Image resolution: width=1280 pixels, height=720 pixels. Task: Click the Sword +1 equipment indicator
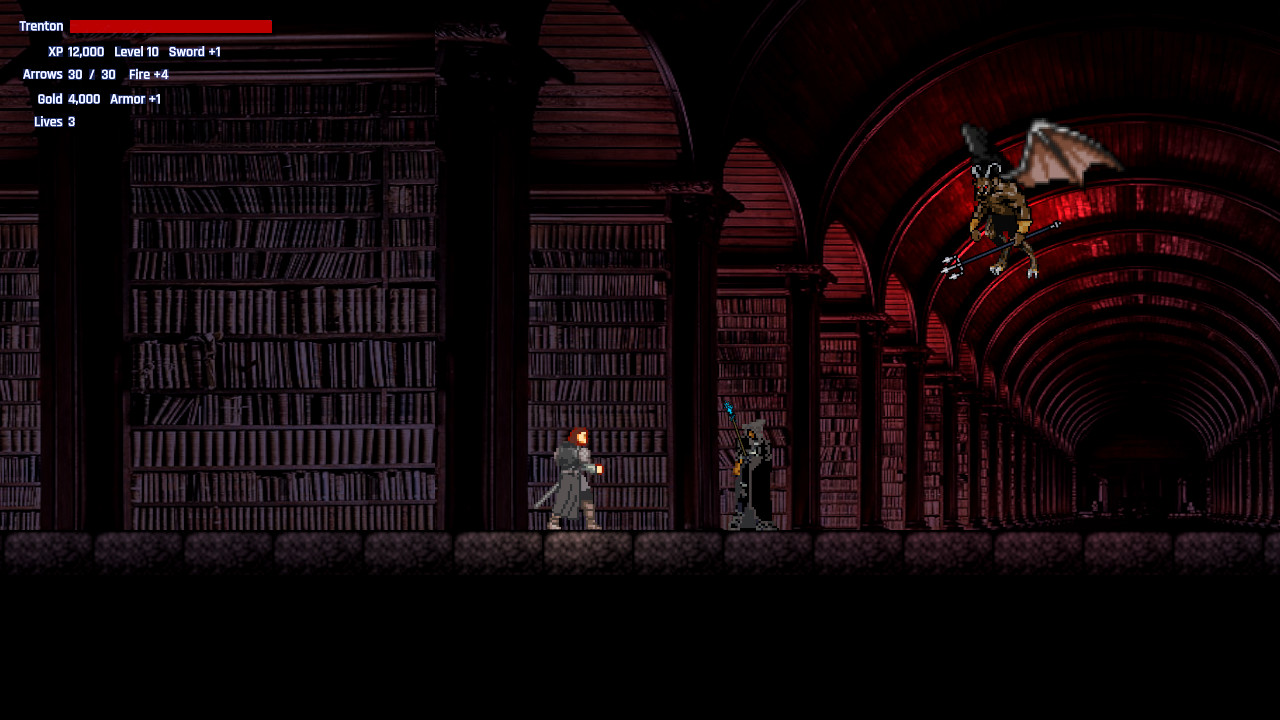click(194, 51)
